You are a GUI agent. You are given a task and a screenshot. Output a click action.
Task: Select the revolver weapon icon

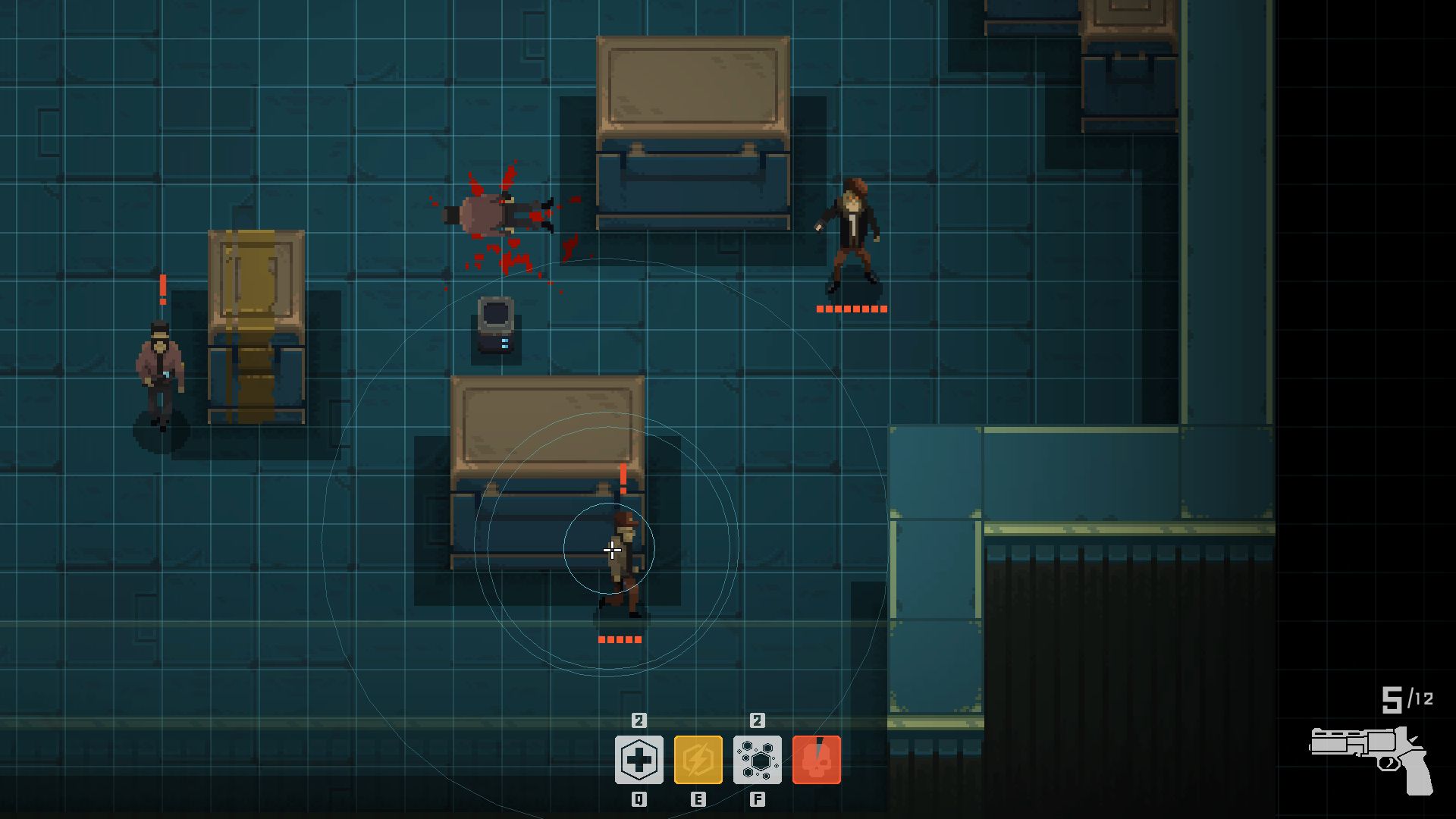click(1371, 758)
